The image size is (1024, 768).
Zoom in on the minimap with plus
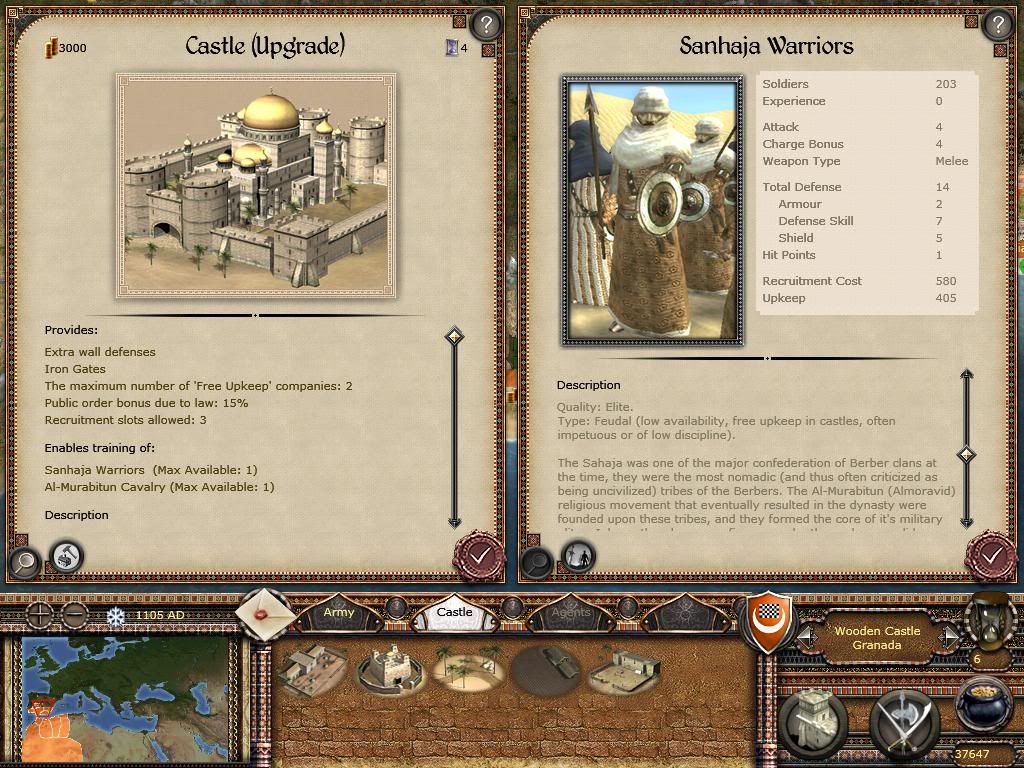(39, 615)
